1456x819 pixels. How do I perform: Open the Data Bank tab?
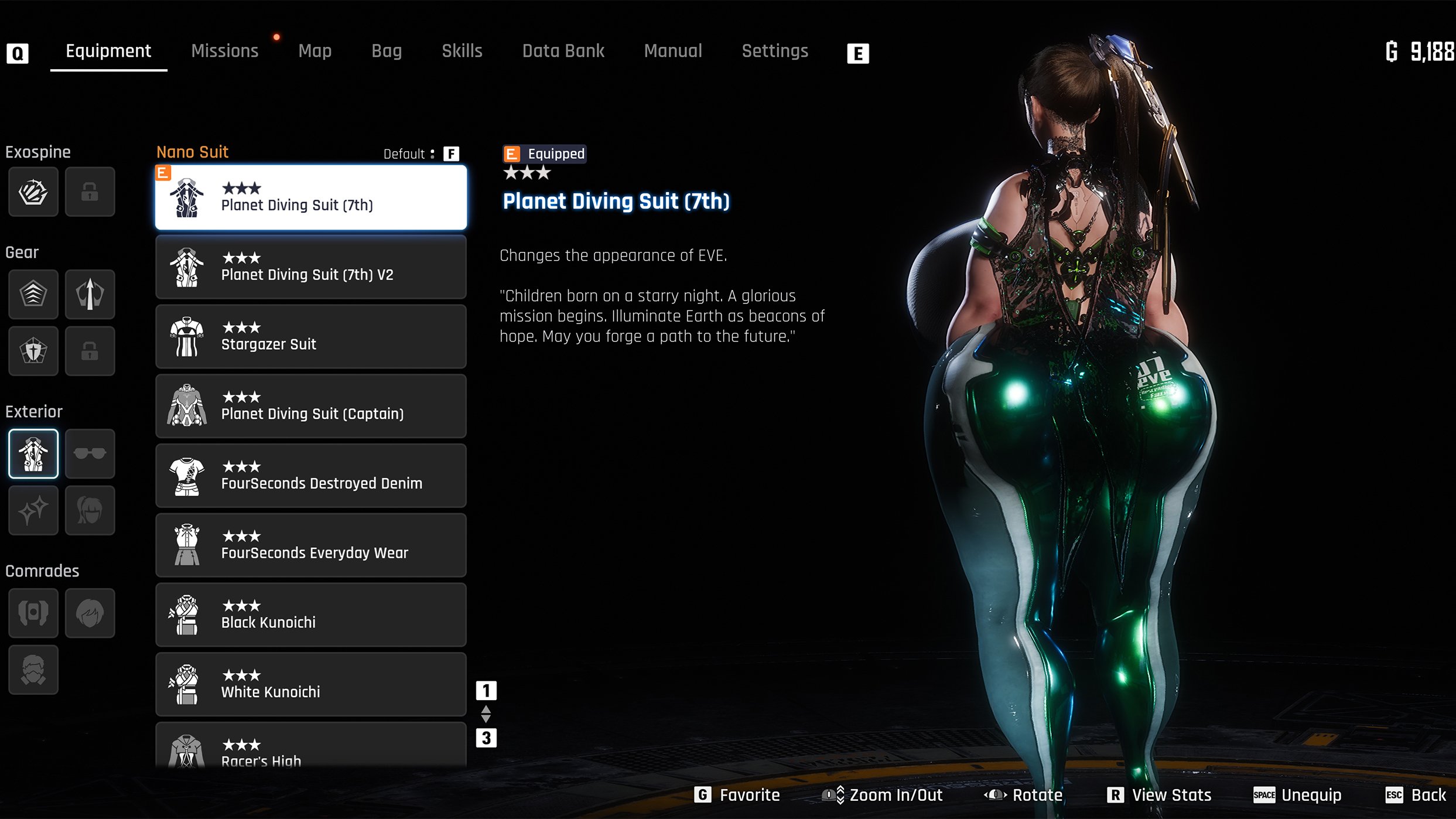(563, 51)
